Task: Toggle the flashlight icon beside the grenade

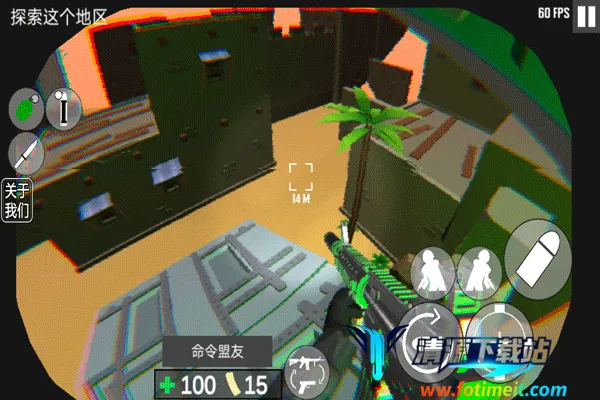Action: pos(62,108)
